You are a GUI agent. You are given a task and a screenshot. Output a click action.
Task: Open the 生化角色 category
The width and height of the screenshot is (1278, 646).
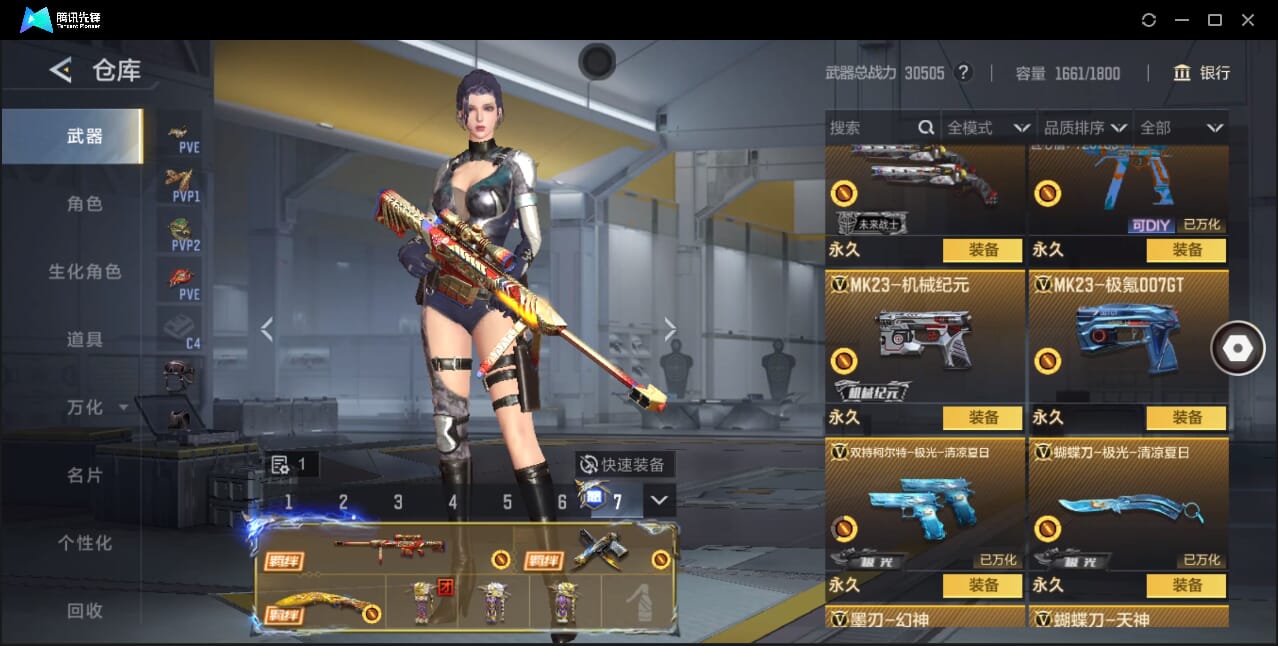click(x=85, y=272)
